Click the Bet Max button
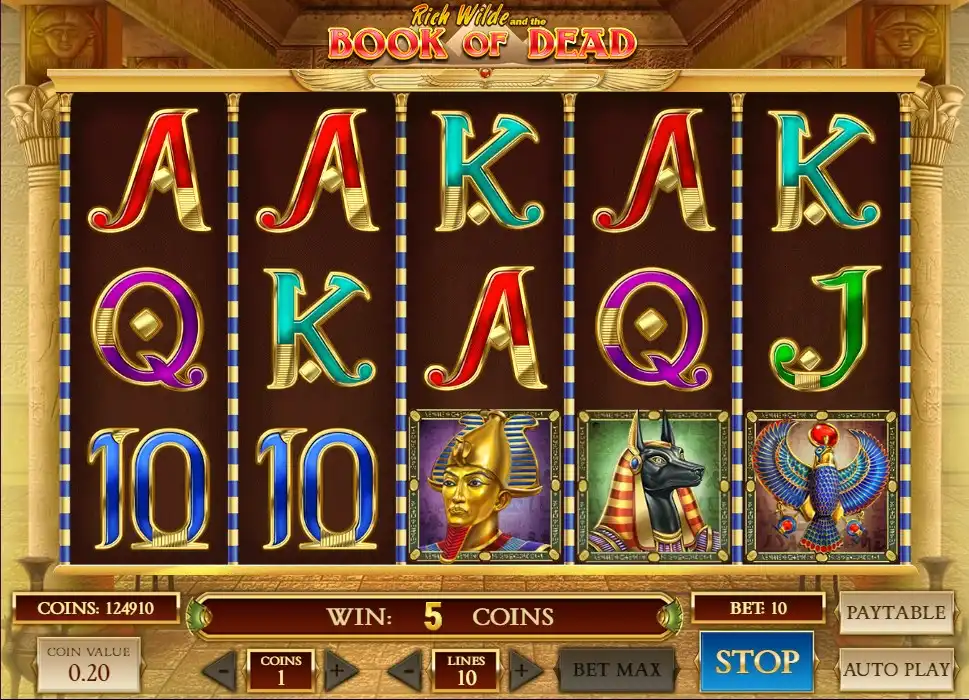Image resolution: width=969 pixels, height=700 pixels. [x=616, y=669]
